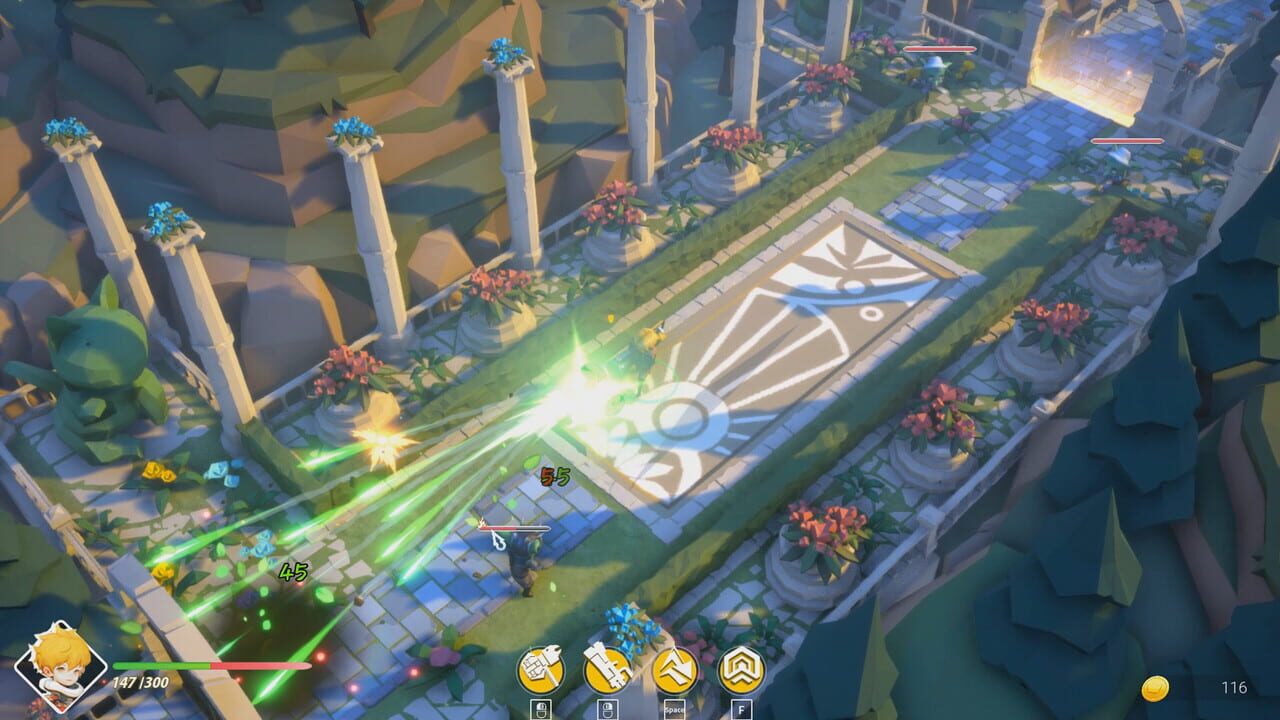Click the left mouse button keybind icon
This screenshot has height=720, width=1280.
point(540,709)
